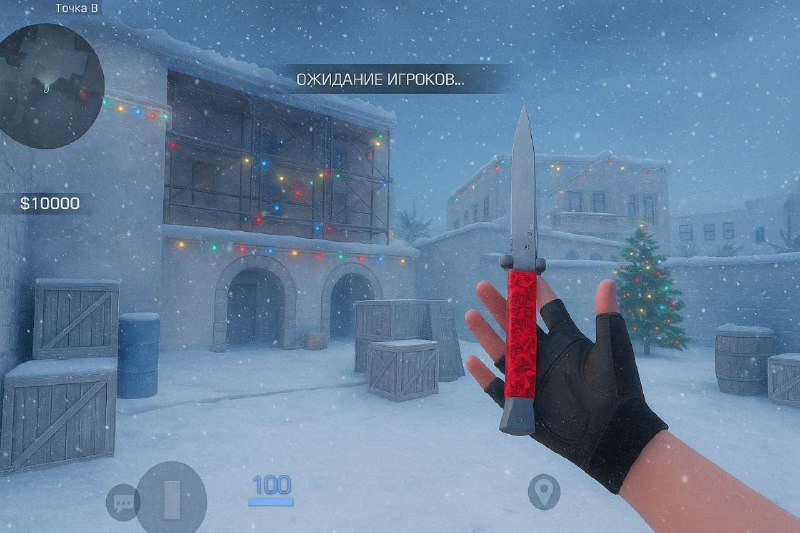Open the chat speech-bubble icon
Viewport: 800px width, 533px height.
coord(122,501)
